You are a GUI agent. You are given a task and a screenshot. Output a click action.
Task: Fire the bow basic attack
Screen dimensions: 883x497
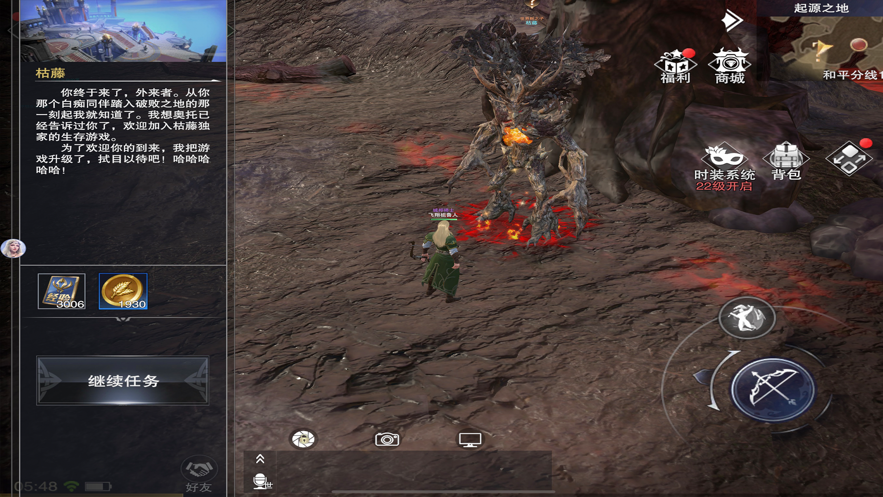(772, 389)
